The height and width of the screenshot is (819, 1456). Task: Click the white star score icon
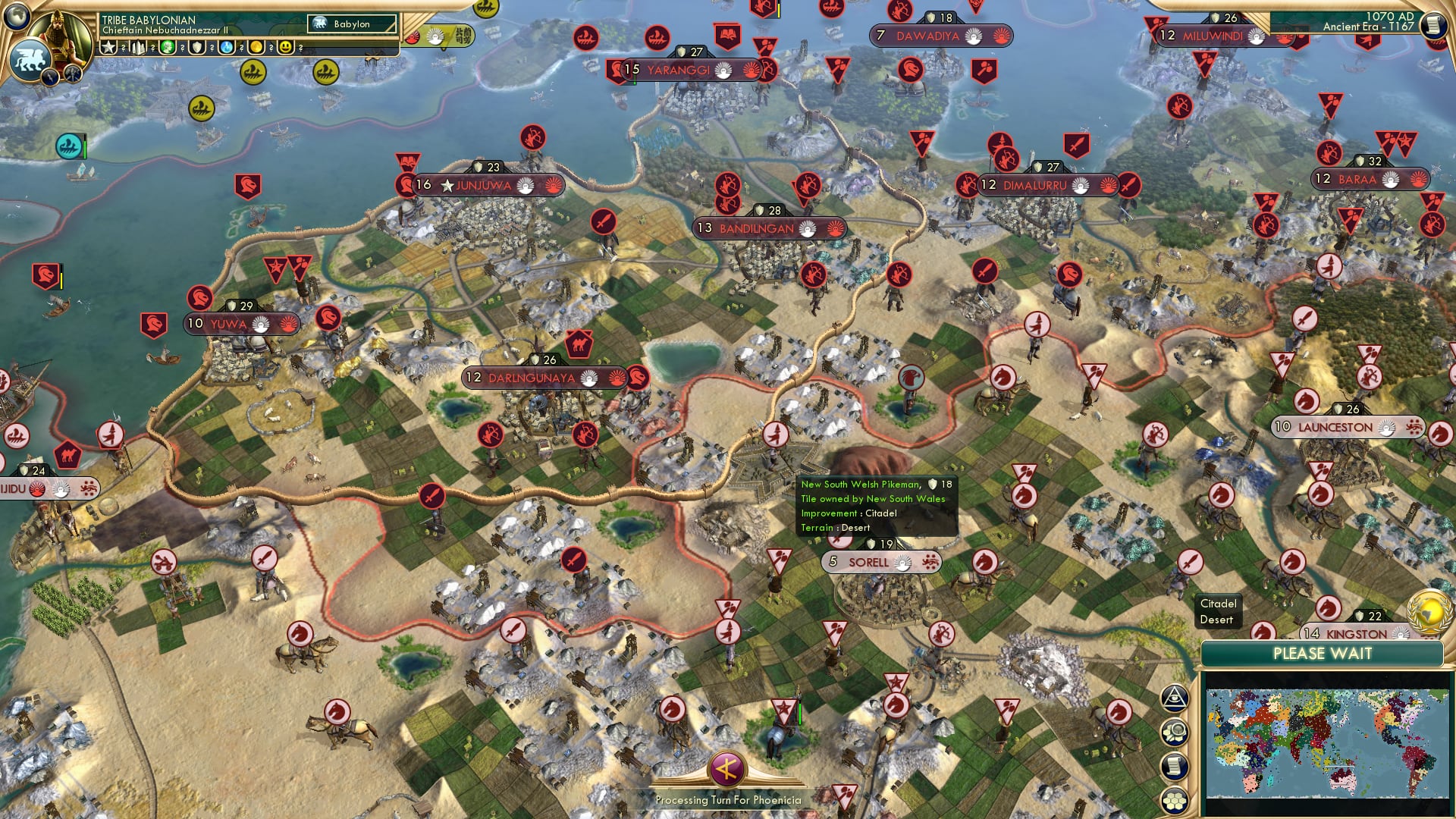[108, 48]
